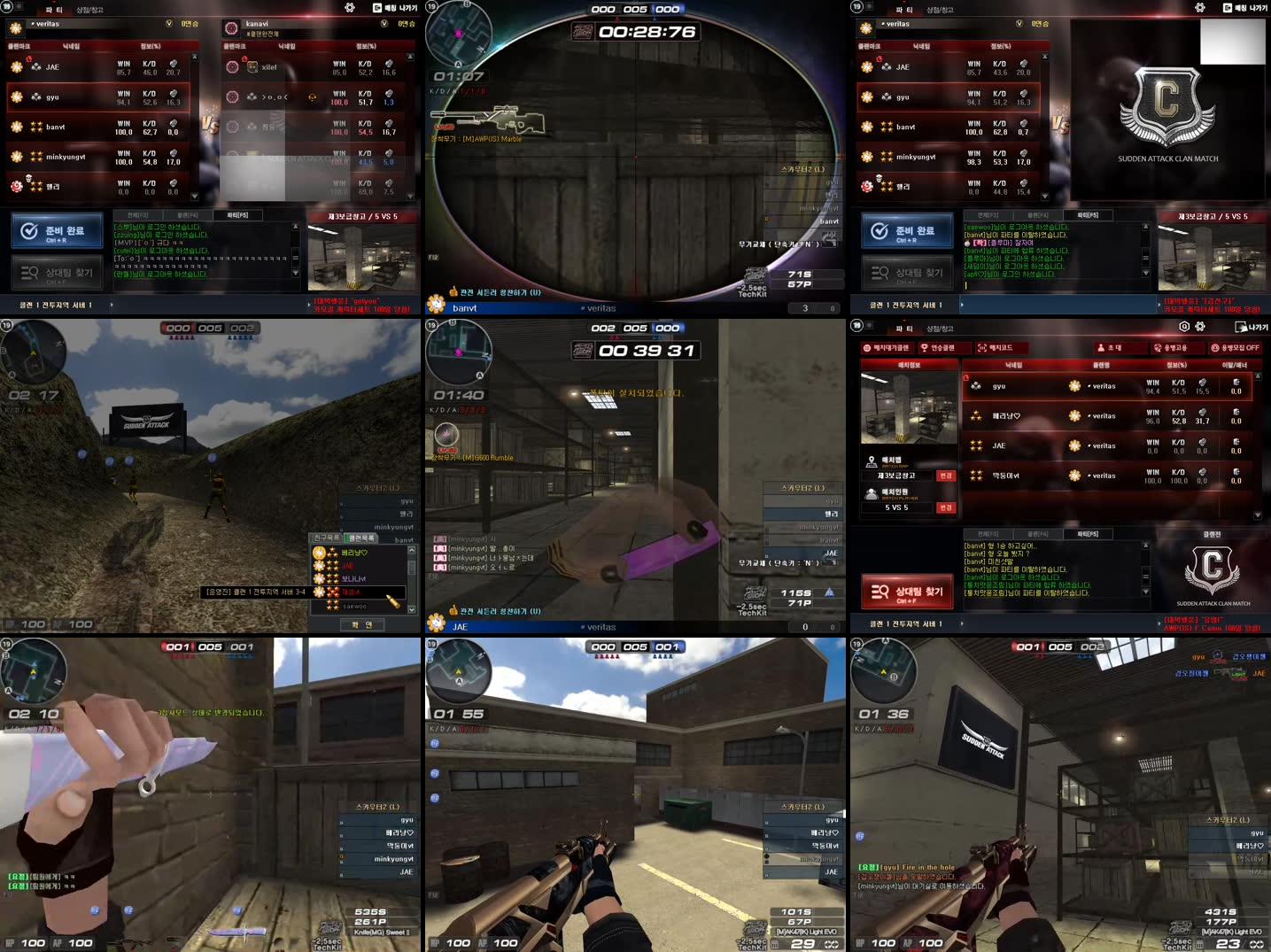The image size is (1271, 952).
Task: Click the 매치맵 location pin icon
Action: (x=871, y=461)
